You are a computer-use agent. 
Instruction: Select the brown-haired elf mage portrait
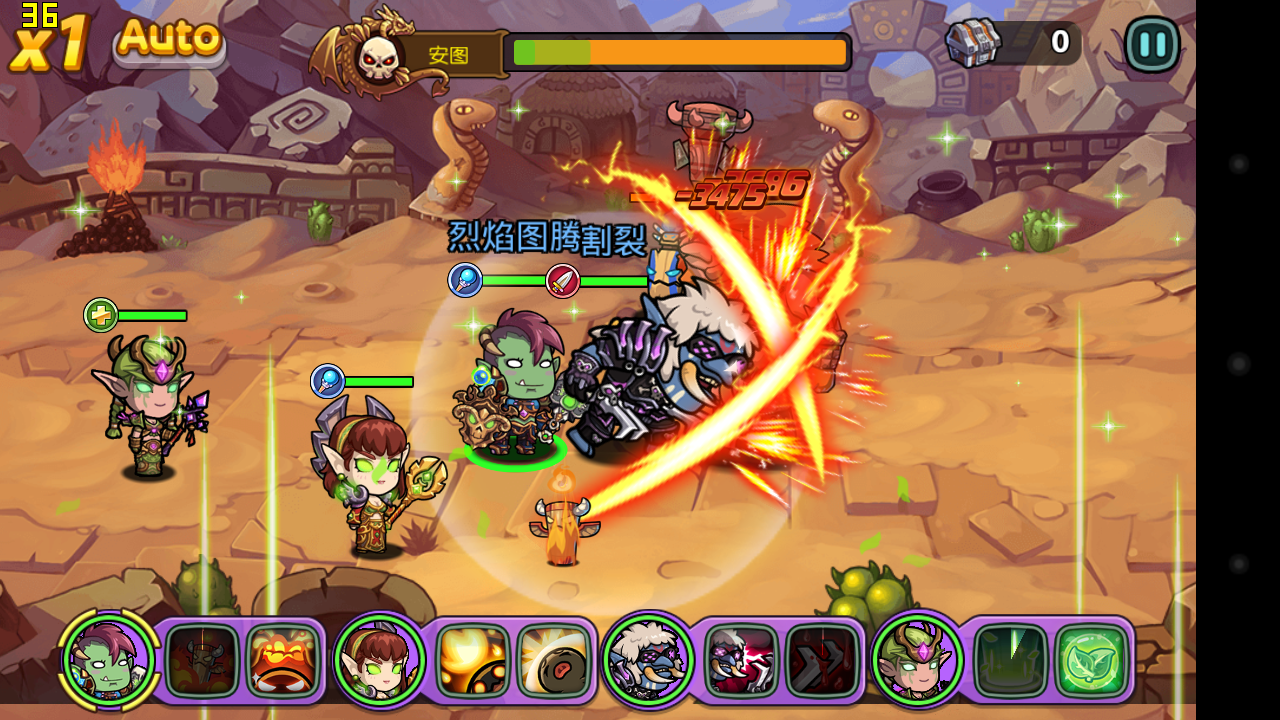click(379, 660)
